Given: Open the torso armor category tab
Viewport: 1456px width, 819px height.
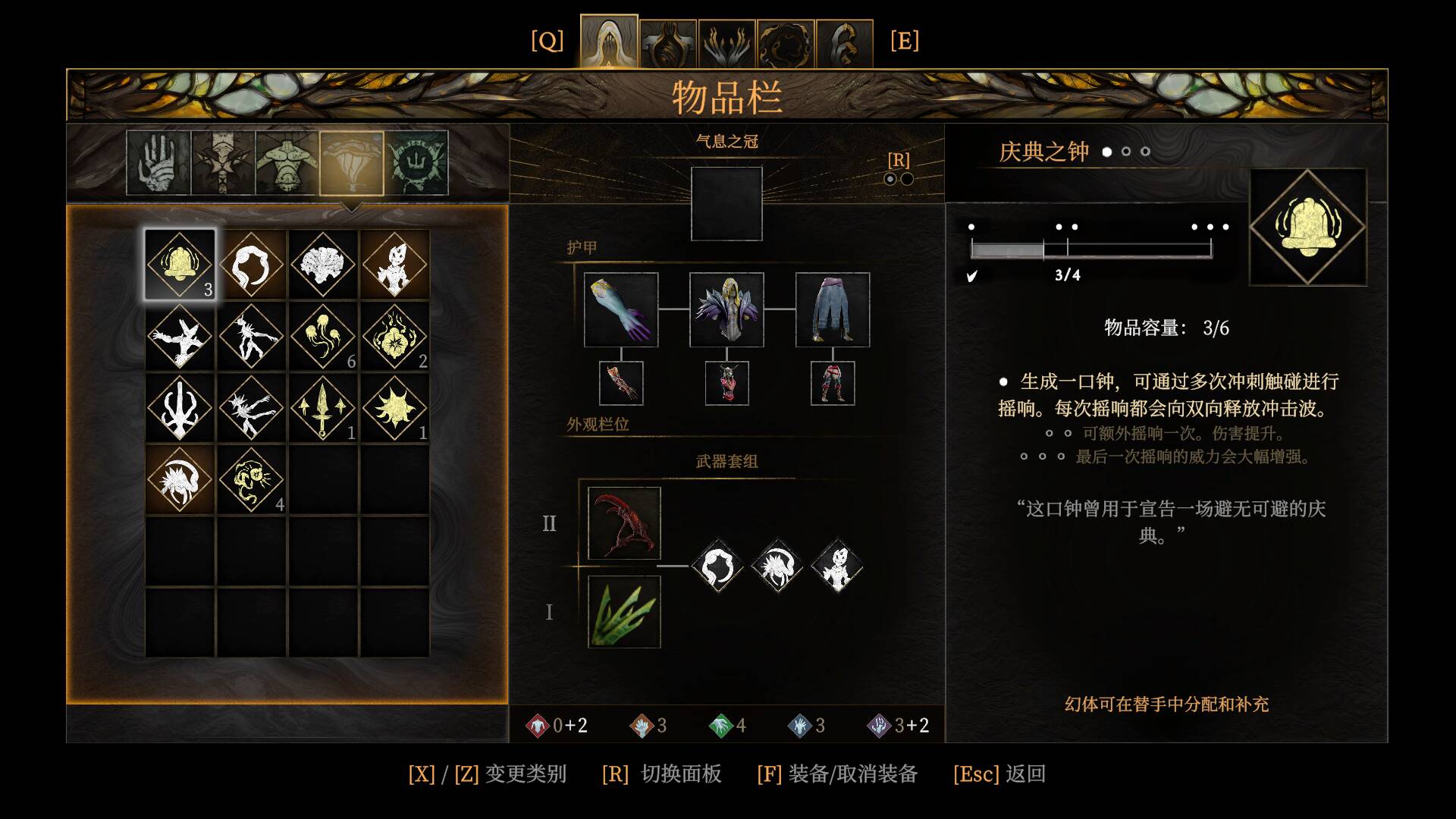Looking at the screenshot, I should click(x=287, y=163).
